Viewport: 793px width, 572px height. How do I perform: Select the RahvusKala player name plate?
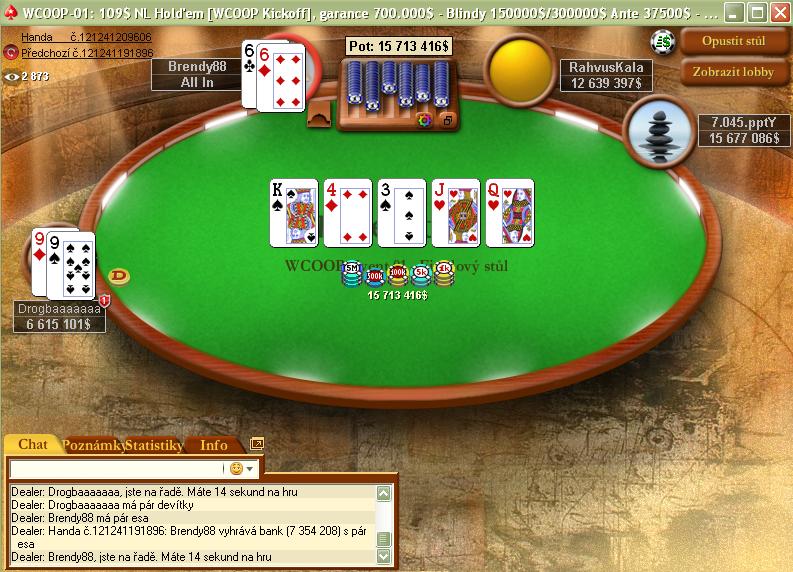click(x=606, y=76)
